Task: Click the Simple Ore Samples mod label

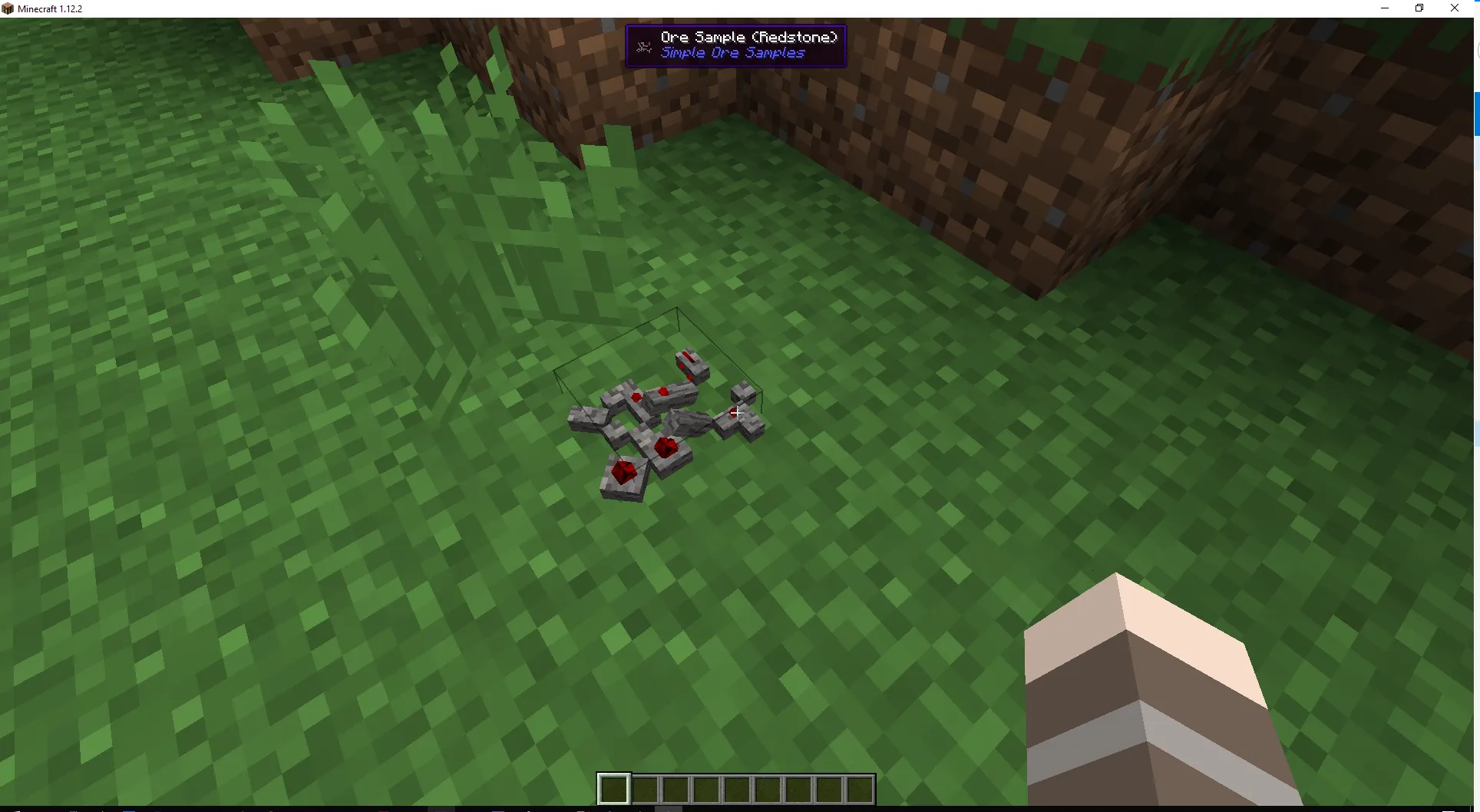Action: (732, 53)
